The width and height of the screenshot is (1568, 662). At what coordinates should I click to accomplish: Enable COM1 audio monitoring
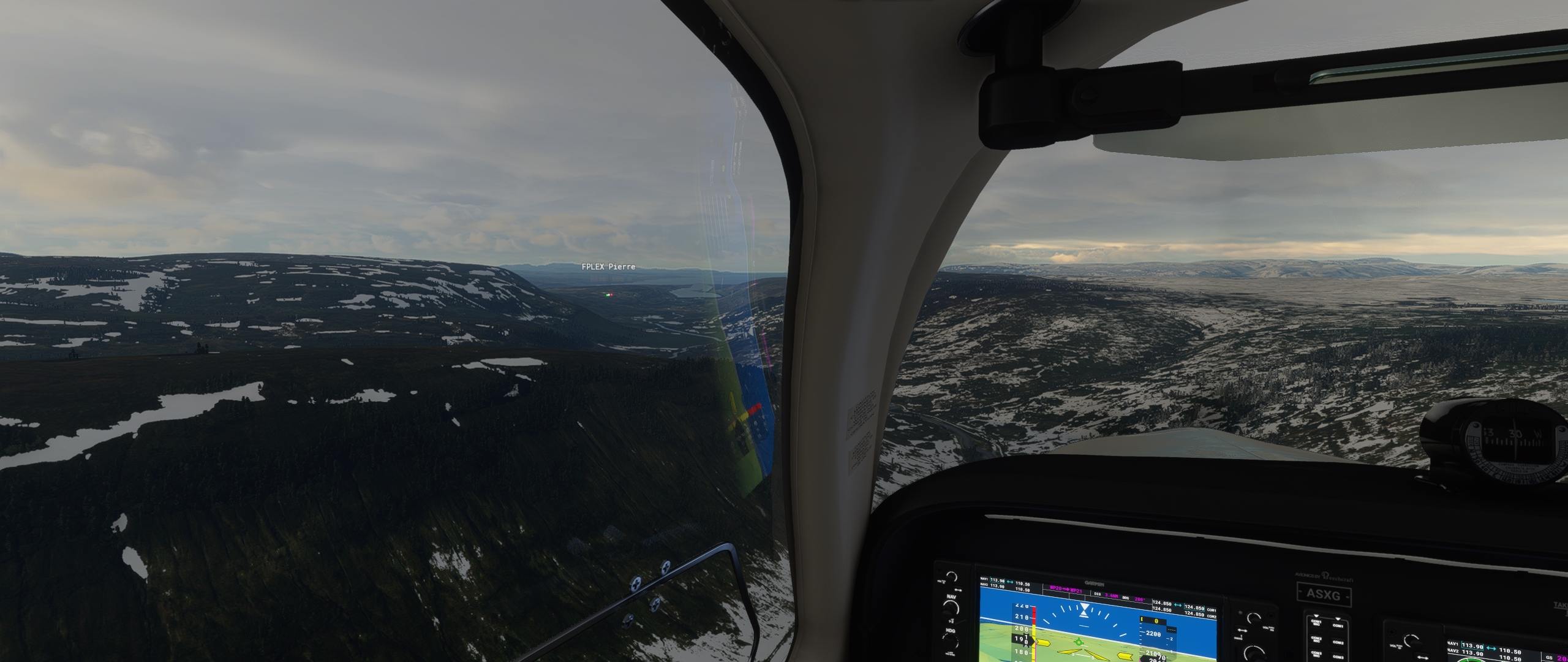[x=1338, y=625]
